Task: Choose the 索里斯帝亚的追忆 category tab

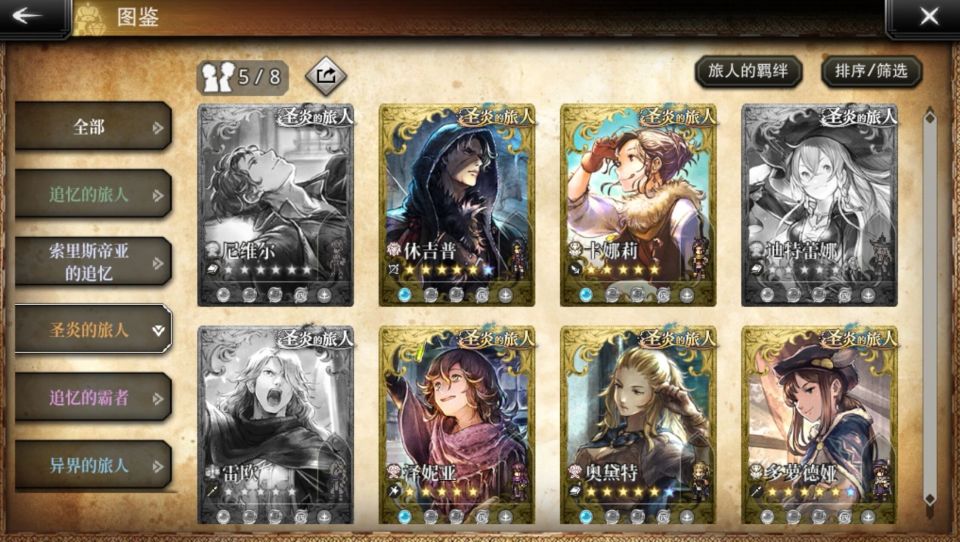Action: point(93,262)
